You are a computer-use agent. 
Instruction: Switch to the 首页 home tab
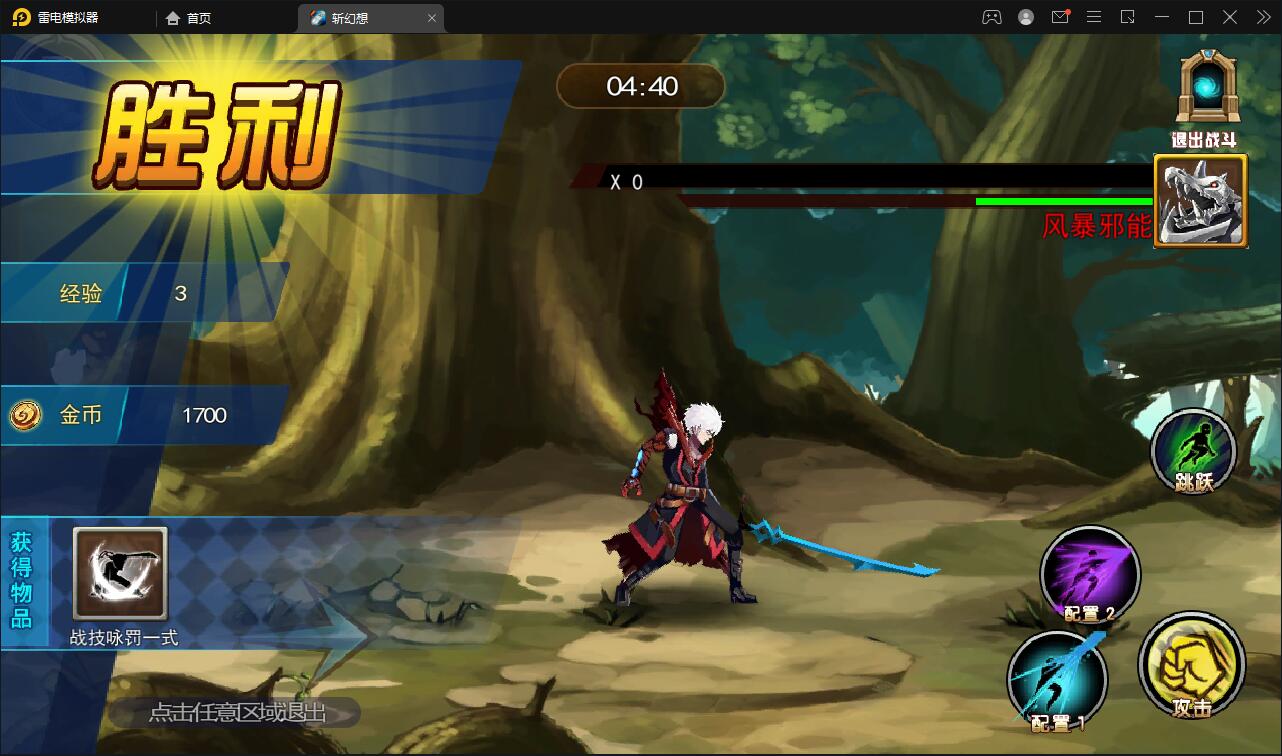pos(189,18)
